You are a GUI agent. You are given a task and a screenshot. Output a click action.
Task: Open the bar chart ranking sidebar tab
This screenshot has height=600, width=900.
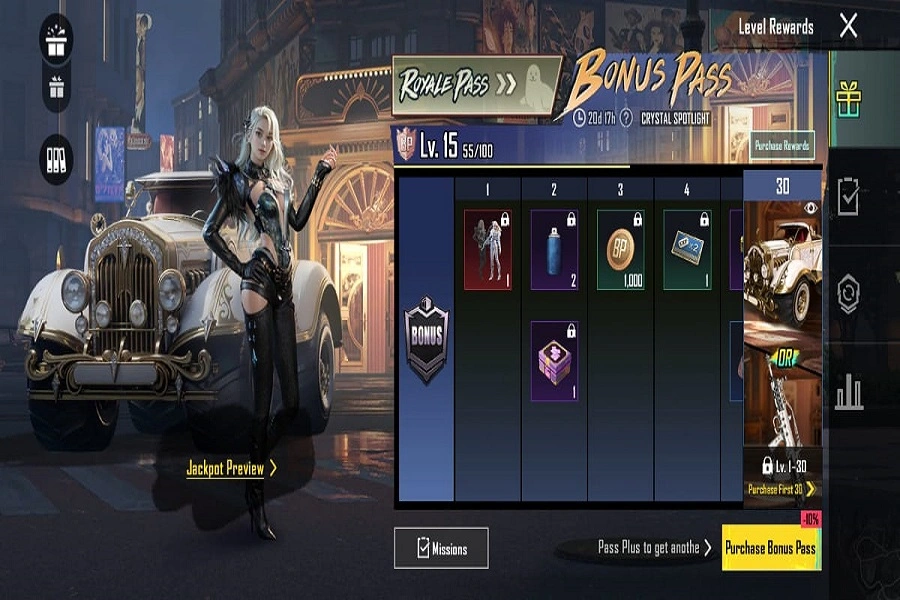pos(849,392)
